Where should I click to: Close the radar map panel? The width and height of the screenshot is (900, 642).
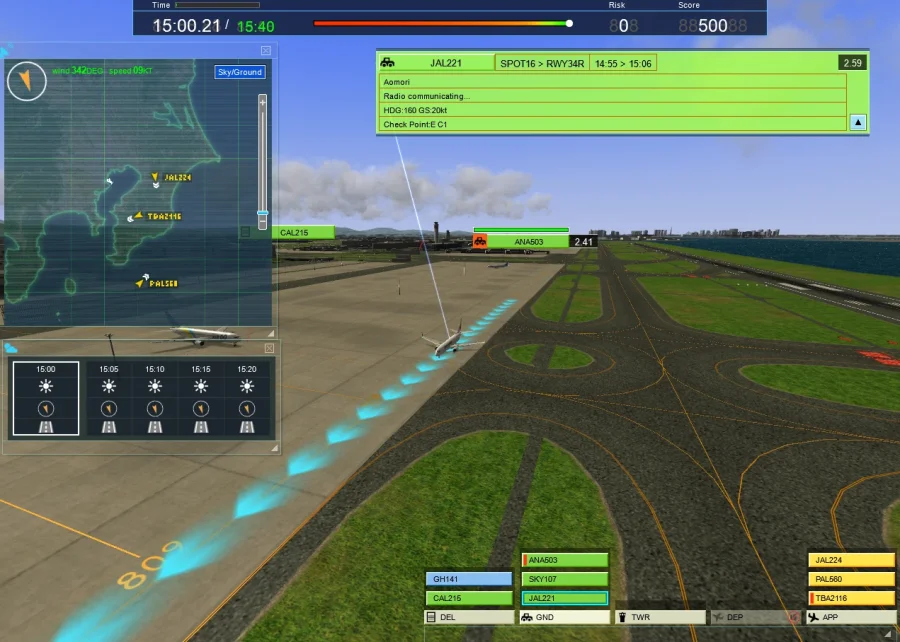[266, 50]
